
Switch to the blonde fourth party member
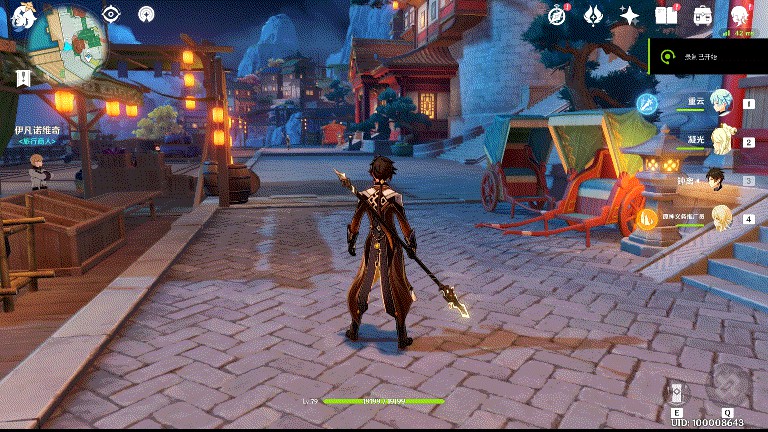click(721, 218)
